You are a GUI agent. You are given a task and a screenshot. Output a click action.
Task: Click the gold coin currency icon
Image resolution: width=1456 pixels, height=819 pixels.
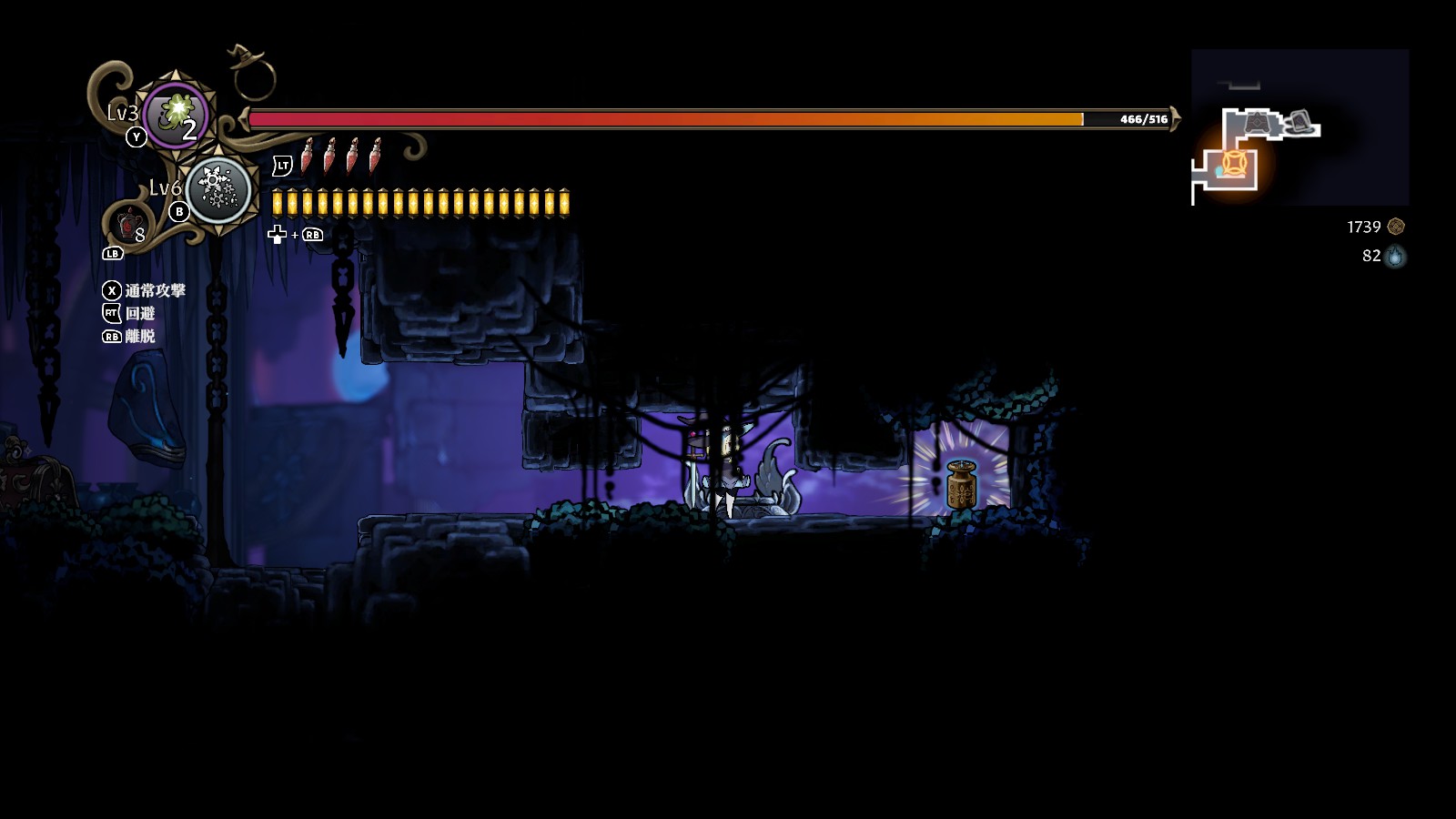click(x=1396, y=227)
